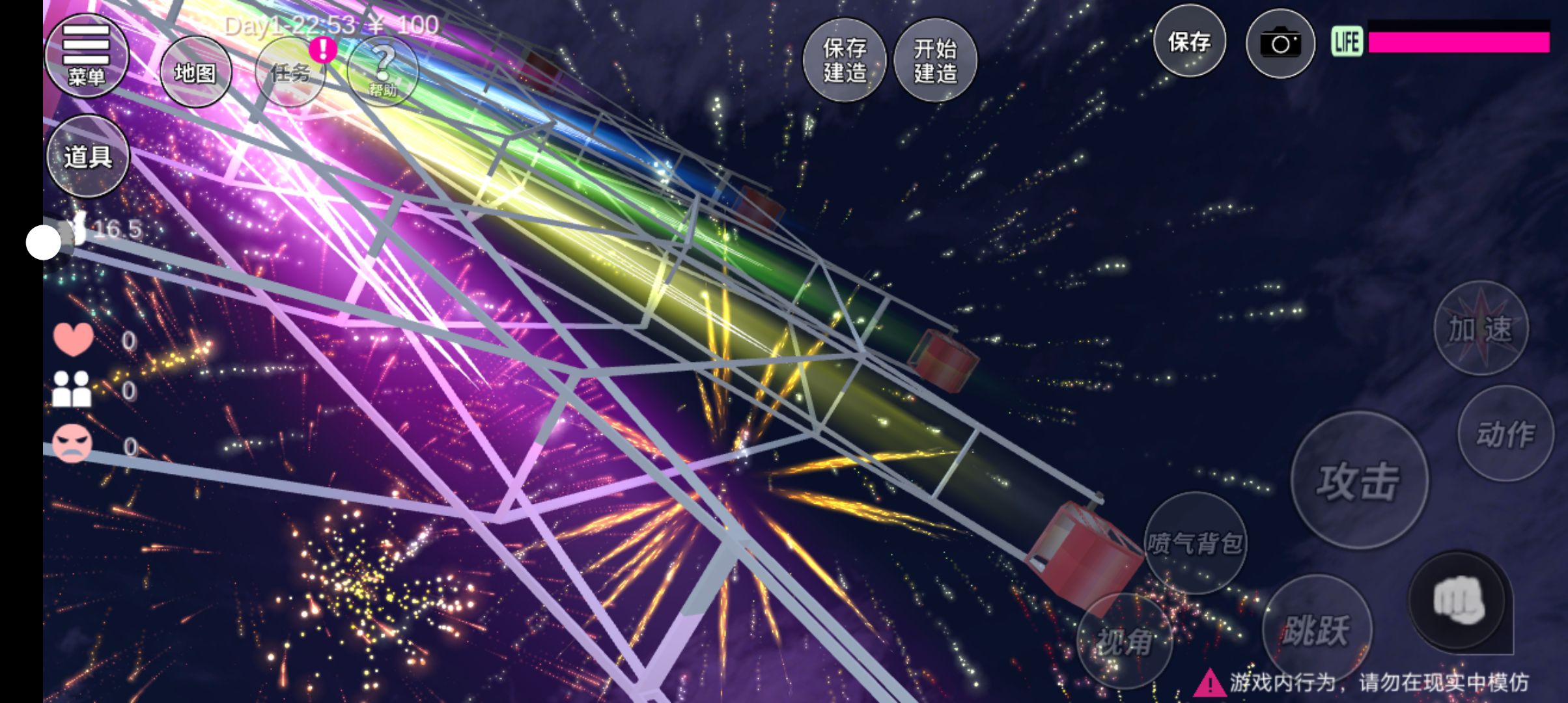Tap 保存建造 to save construction
This screenshot has height=703, width=1568.
click(x=845, y=60)
